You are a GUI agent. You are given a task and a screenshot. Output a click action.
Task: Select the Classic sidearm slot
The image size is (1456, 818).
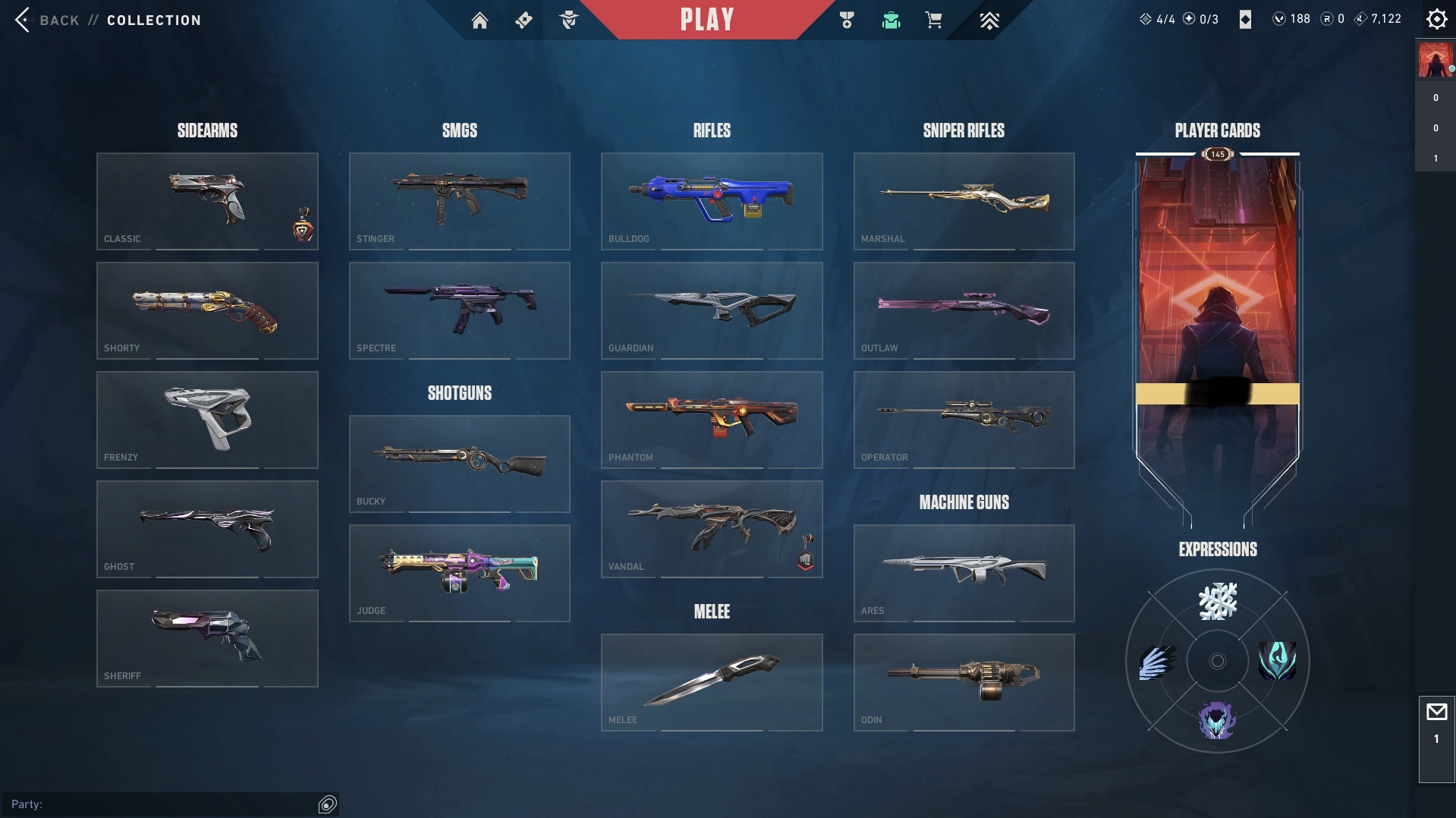(x=207, y=201)
